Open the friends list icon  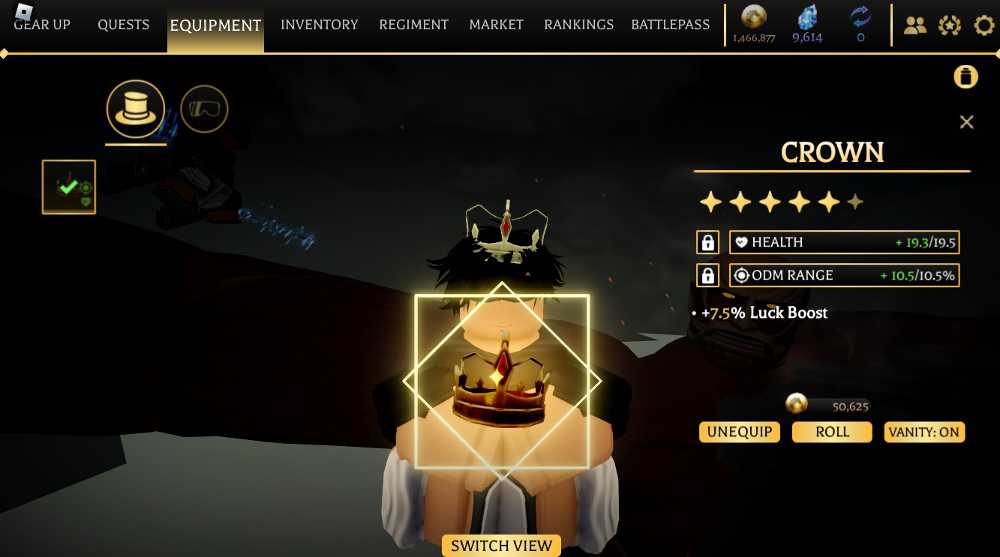(x=914, y=25)
